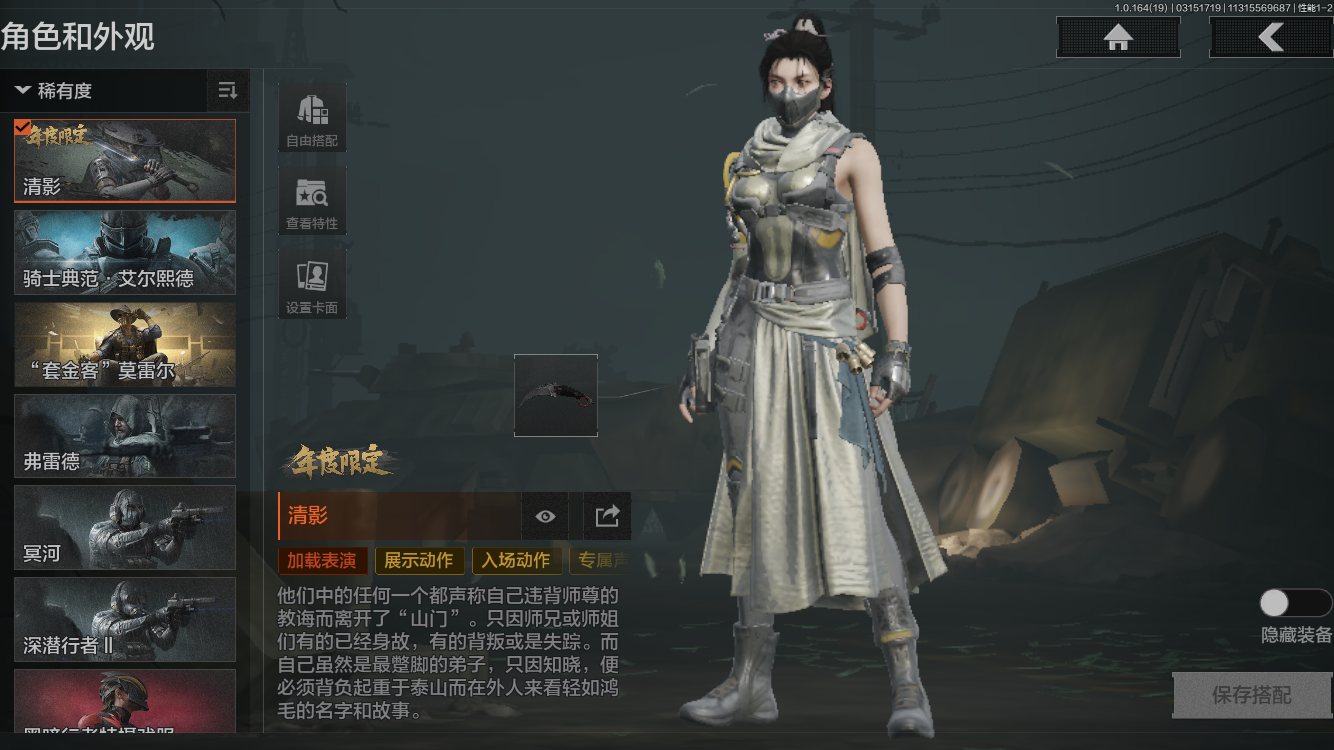Click the 保存搭配 save outfit button

tap(1252, 695)
